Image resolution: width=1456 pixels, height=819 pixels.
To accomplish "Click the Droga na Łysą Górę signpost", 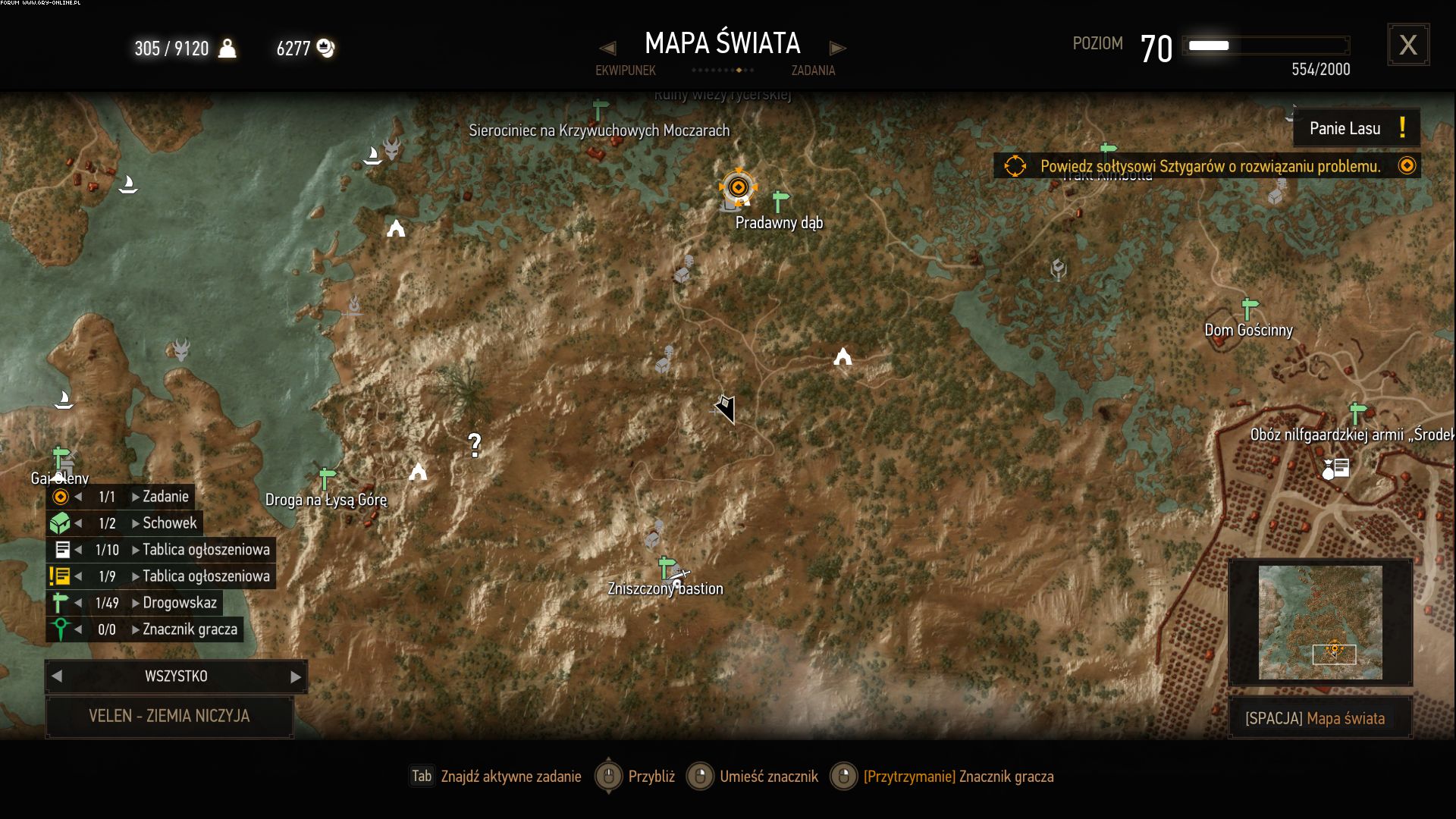I will click(327, 479).
